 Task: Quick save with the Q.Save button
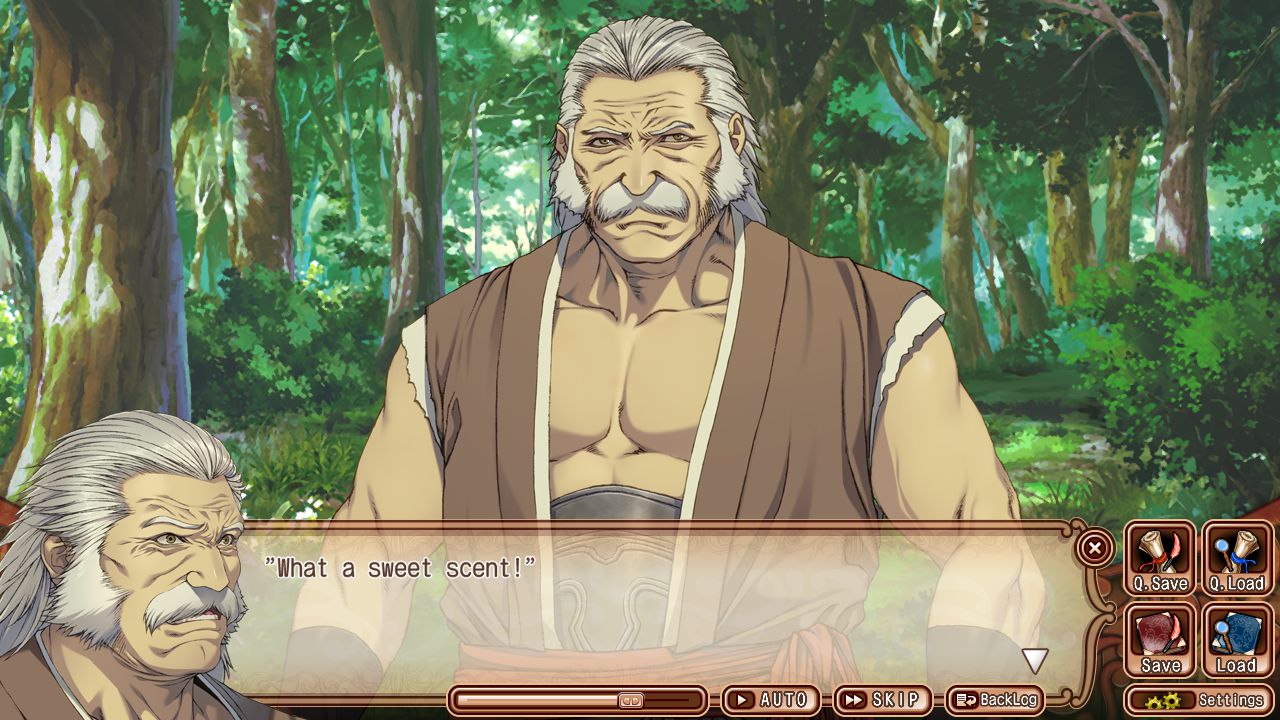pos(1160,558)
